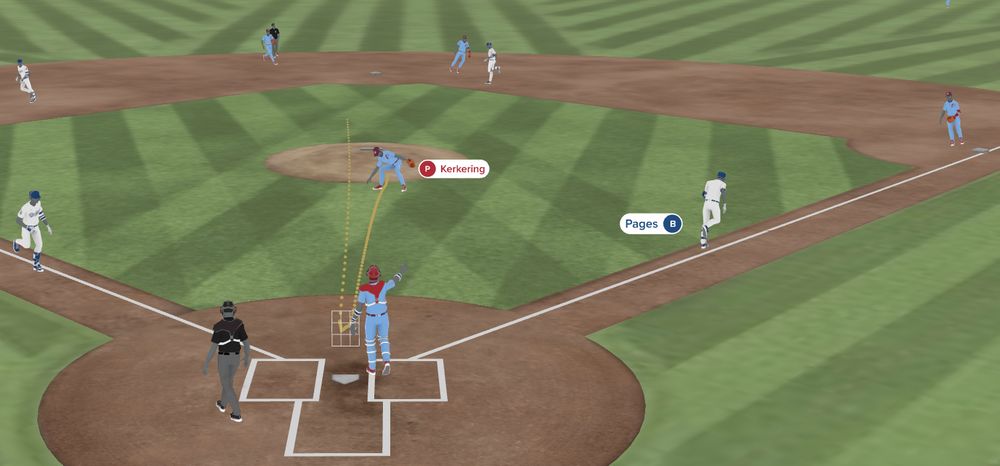Select the Pages batter label
This screenshot has width=1000, height=466.
pyautogui.click(x=650, y=224)
